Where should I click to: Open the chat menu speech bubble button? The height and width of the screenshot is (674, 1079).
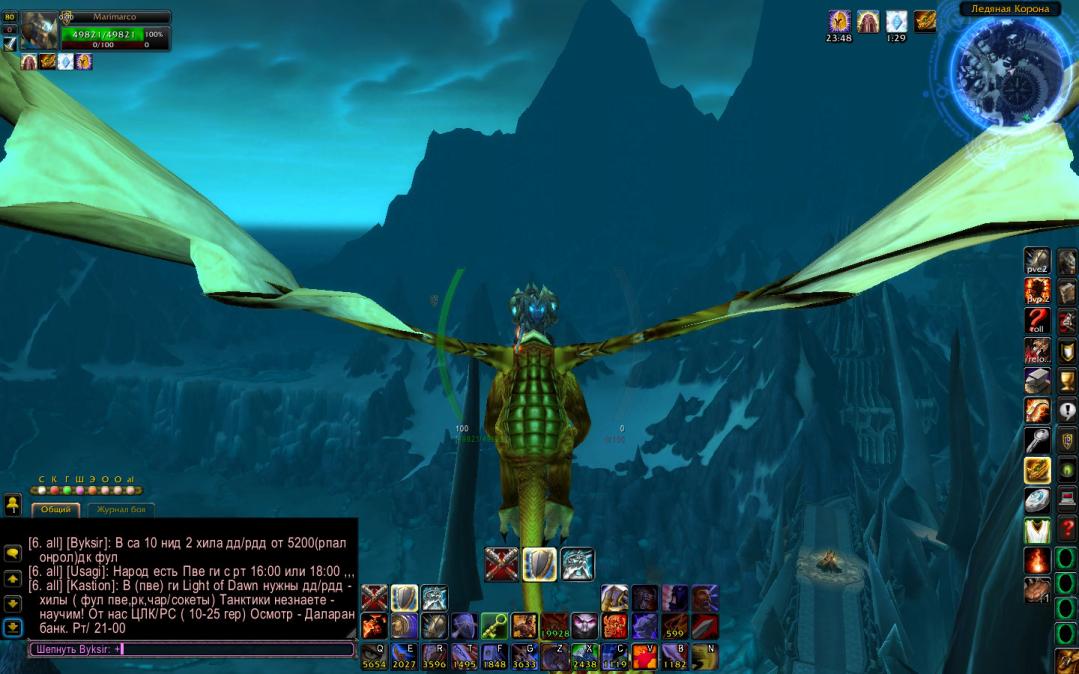coord(13,551)
